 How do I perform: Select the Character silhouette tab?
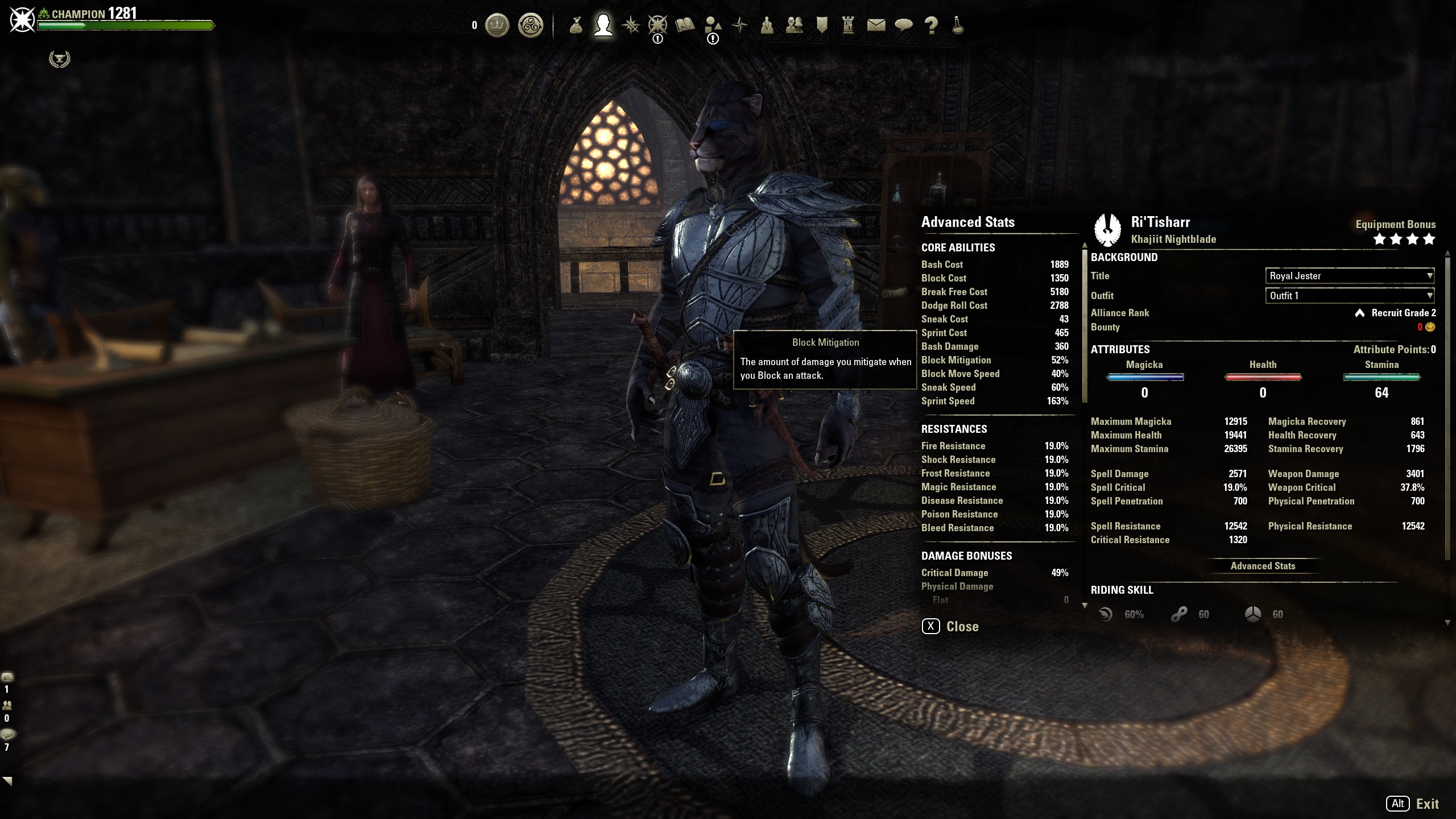point(603,26)
